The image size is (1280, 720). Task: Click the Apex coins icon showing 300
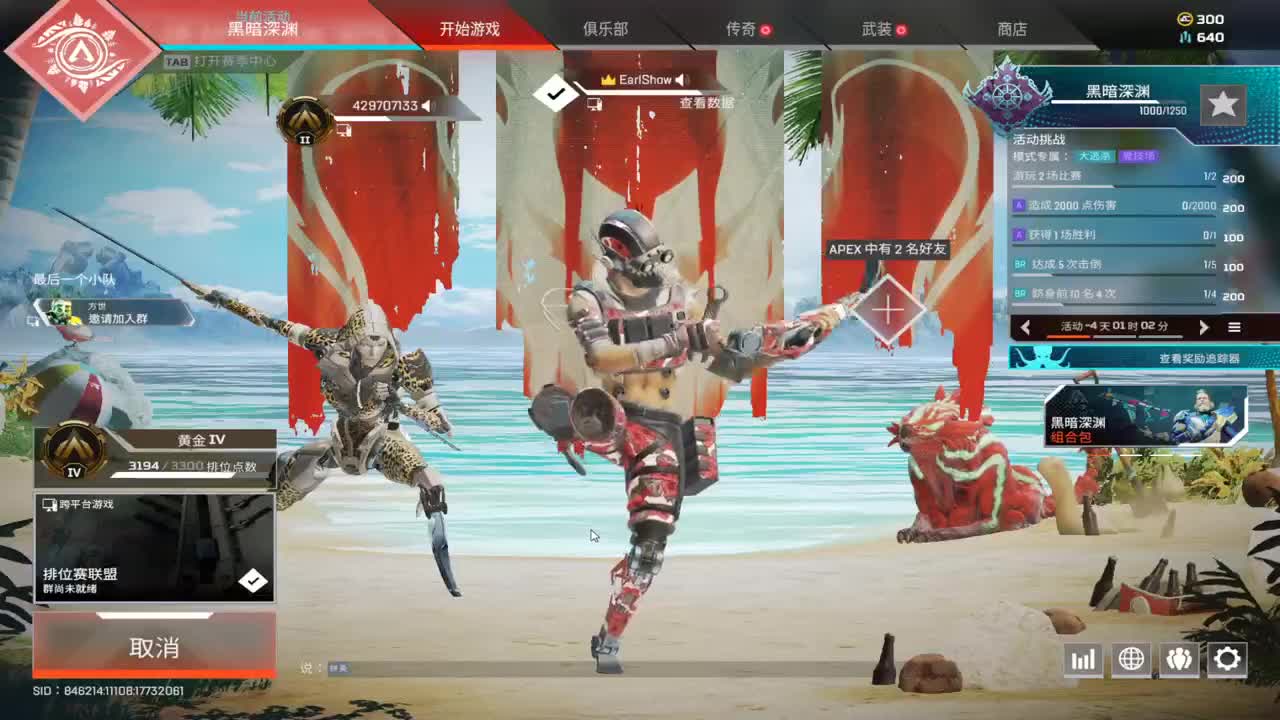click(1184, 17)
